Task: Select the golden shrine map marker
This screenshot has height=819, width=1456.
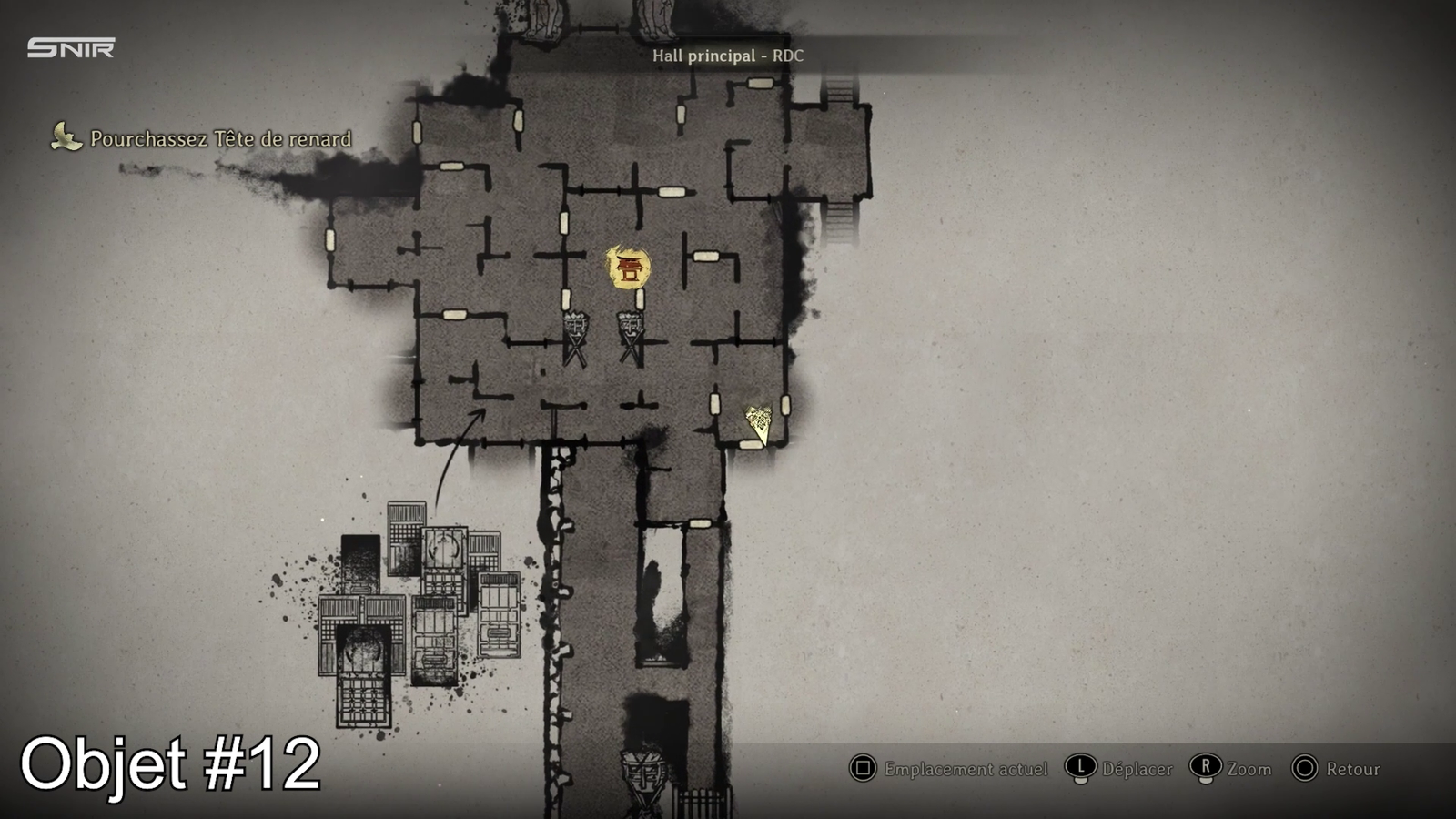Action: 628,268
